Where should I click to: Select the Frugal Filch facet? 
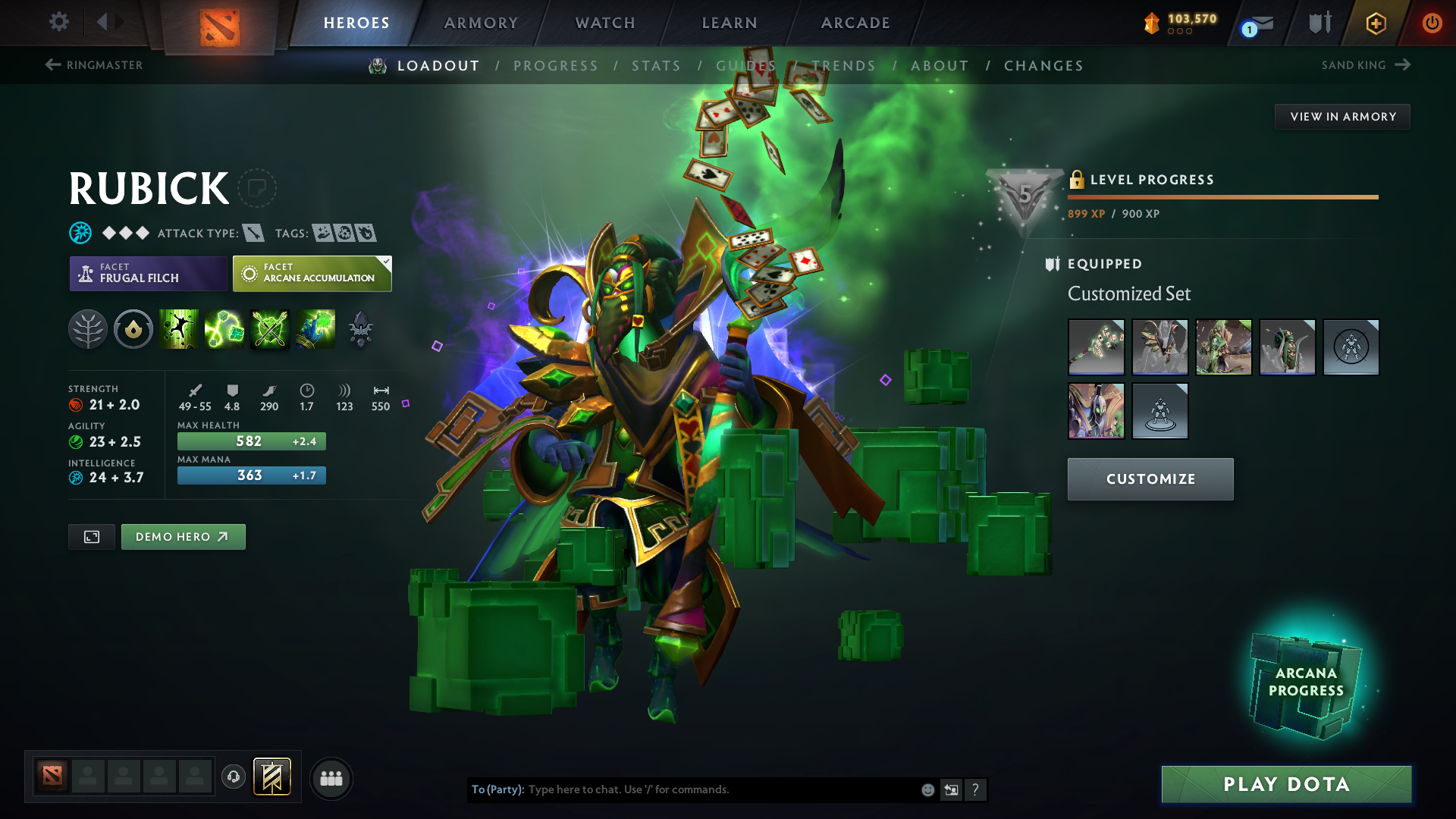(148, 273)
